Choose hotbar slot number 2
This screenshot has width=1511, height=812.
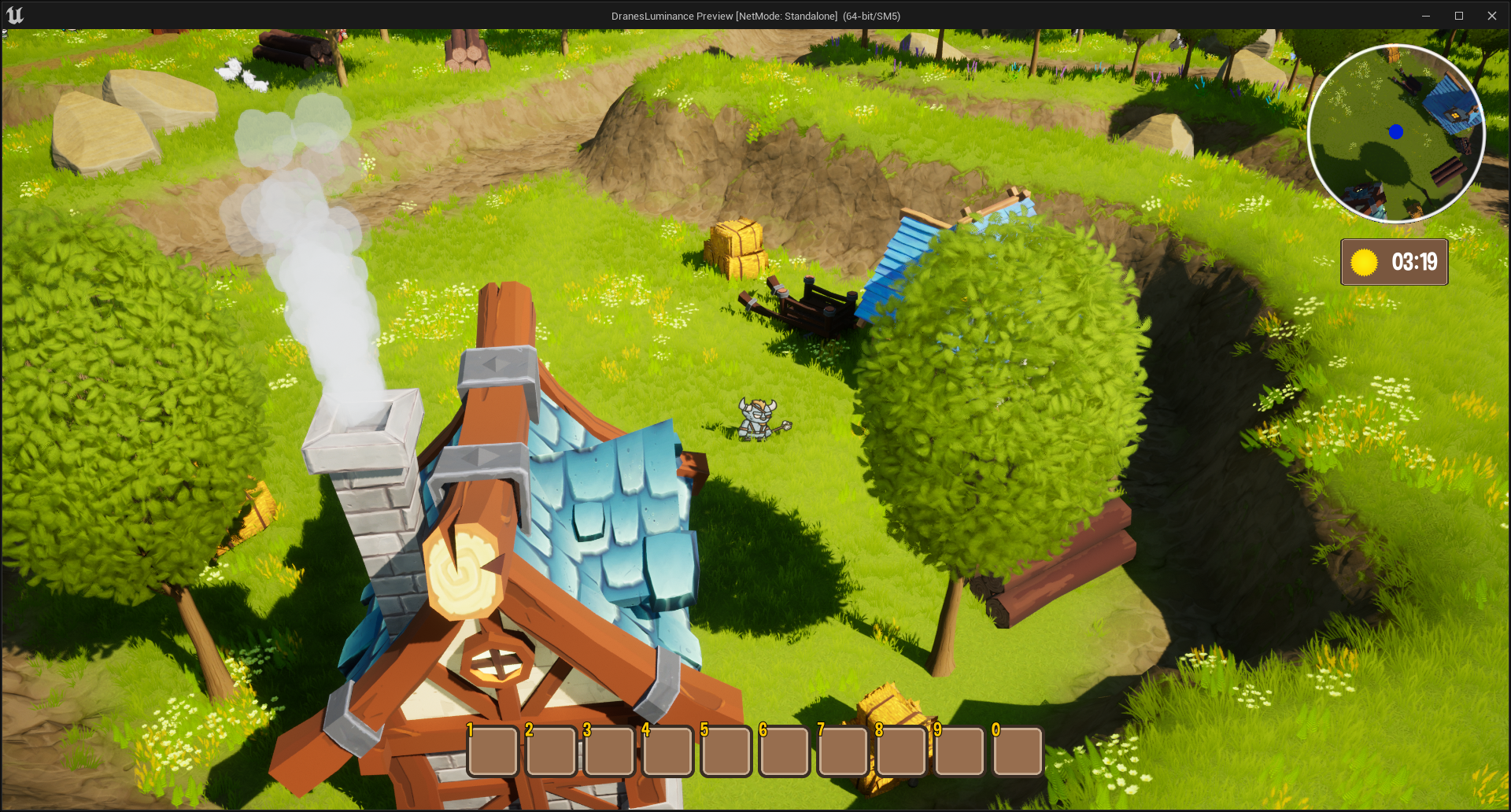click(x=552, y=751)
